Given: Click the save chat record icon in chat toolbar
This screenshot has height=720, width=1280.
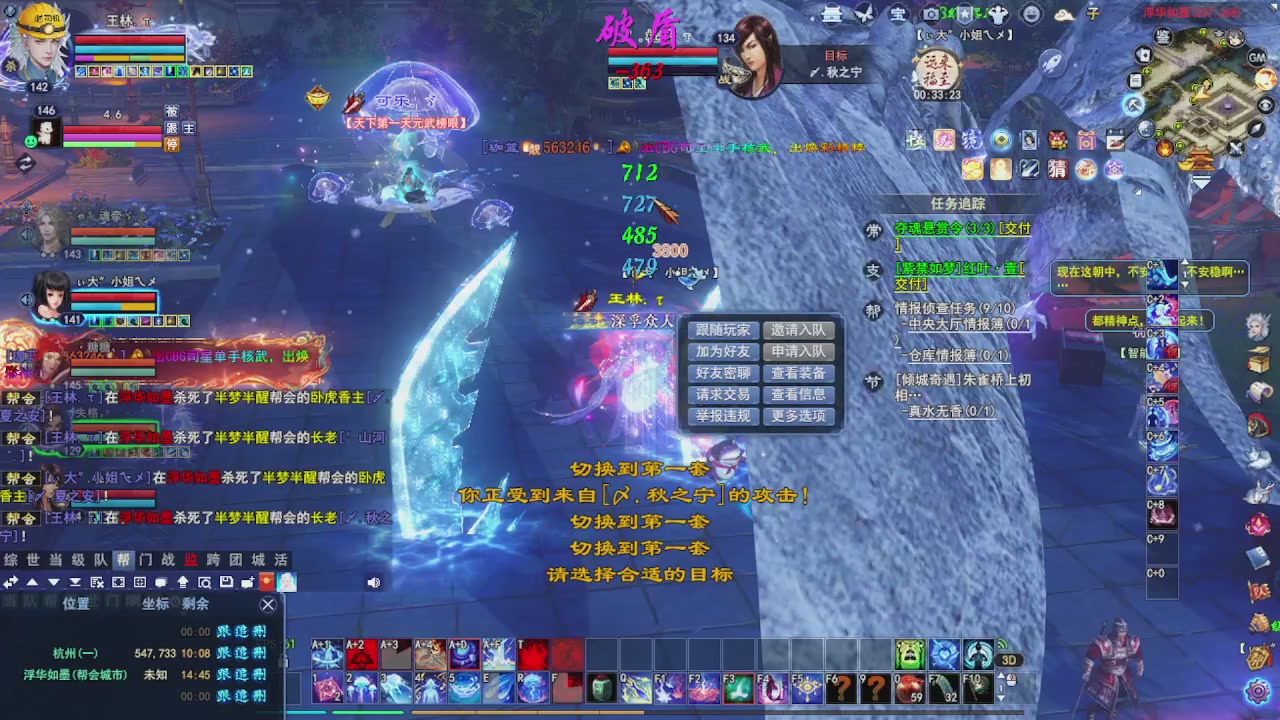Looking at the screenshot, I should pos(227,583).
